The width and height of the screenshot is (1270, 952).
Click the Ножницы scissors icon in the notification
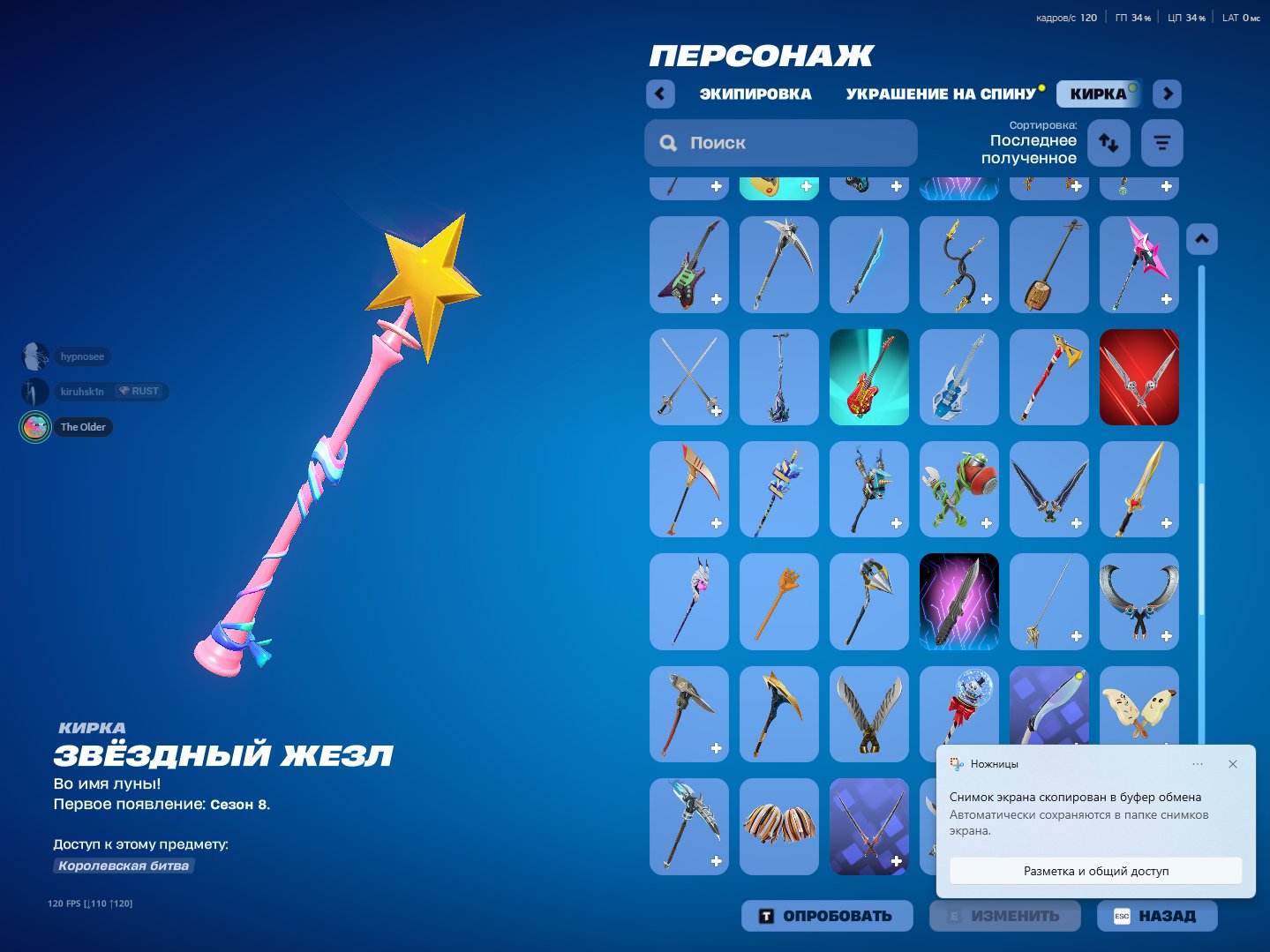tap(955, 764)
